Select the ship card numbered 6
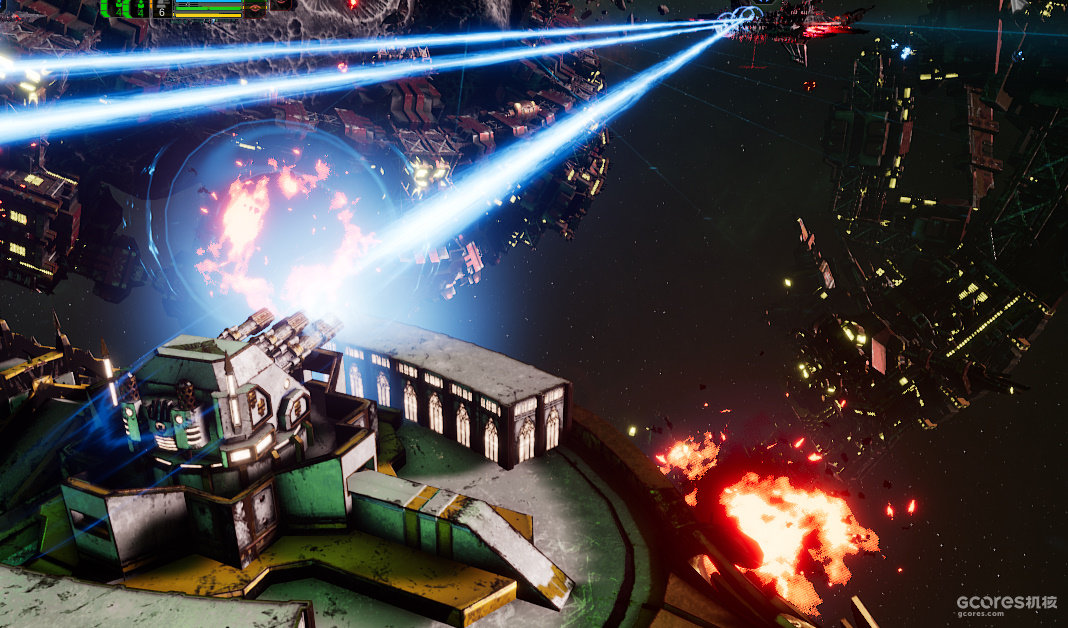The image size is (1068, 628). [162, 8]
